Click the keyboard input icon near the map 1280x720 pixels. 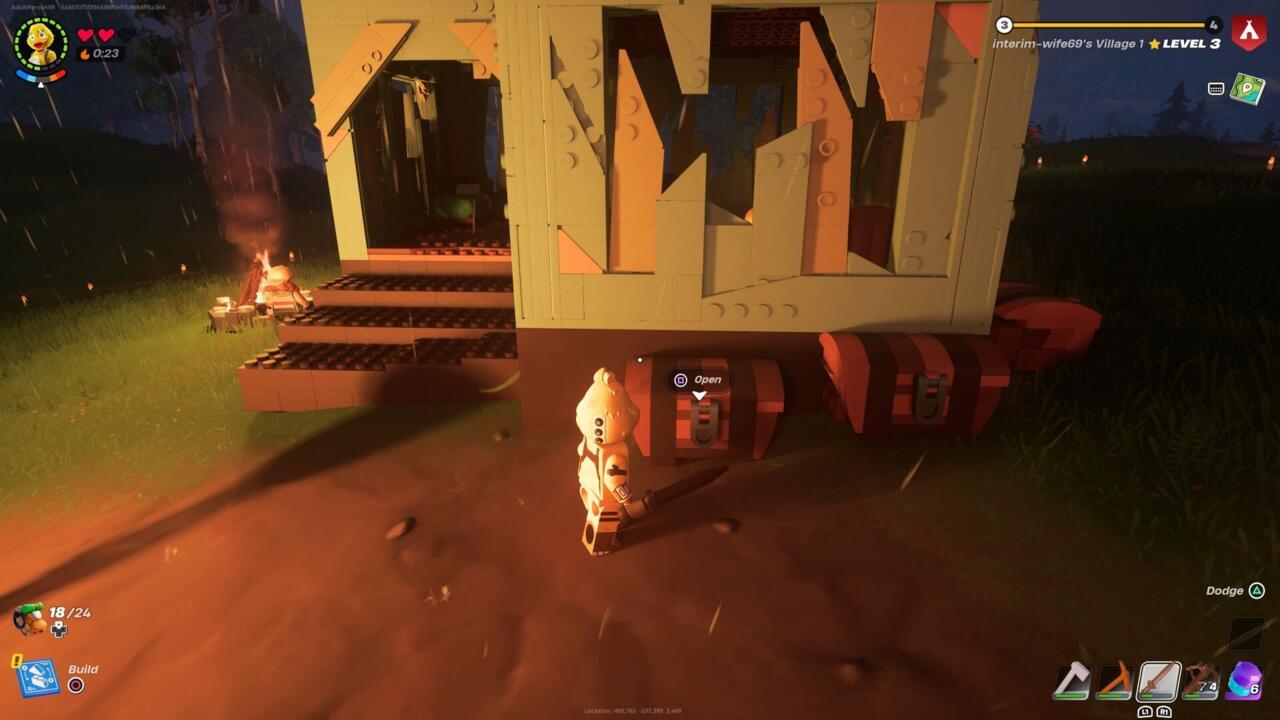point(1215,90)
